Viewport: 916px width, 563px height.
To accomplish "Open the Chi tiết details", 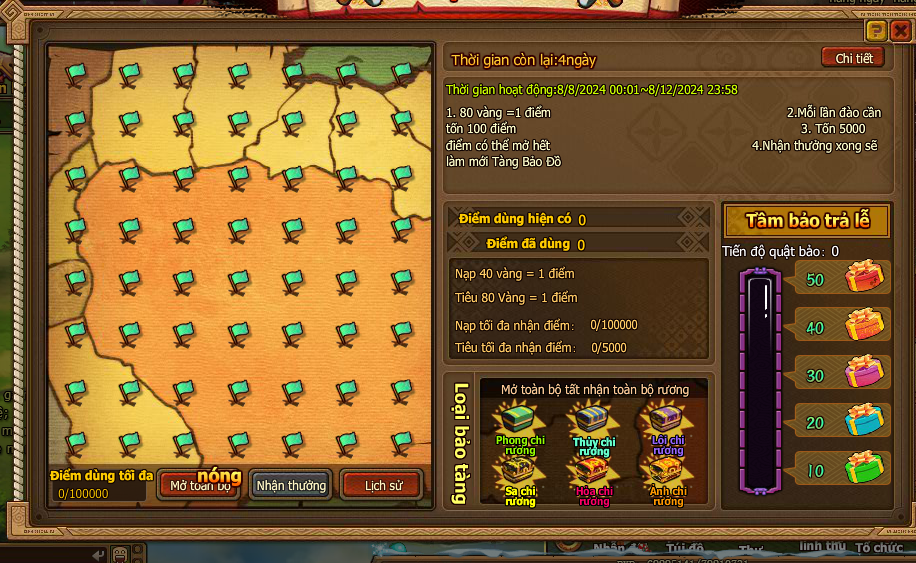I will (x=853, y=58).
